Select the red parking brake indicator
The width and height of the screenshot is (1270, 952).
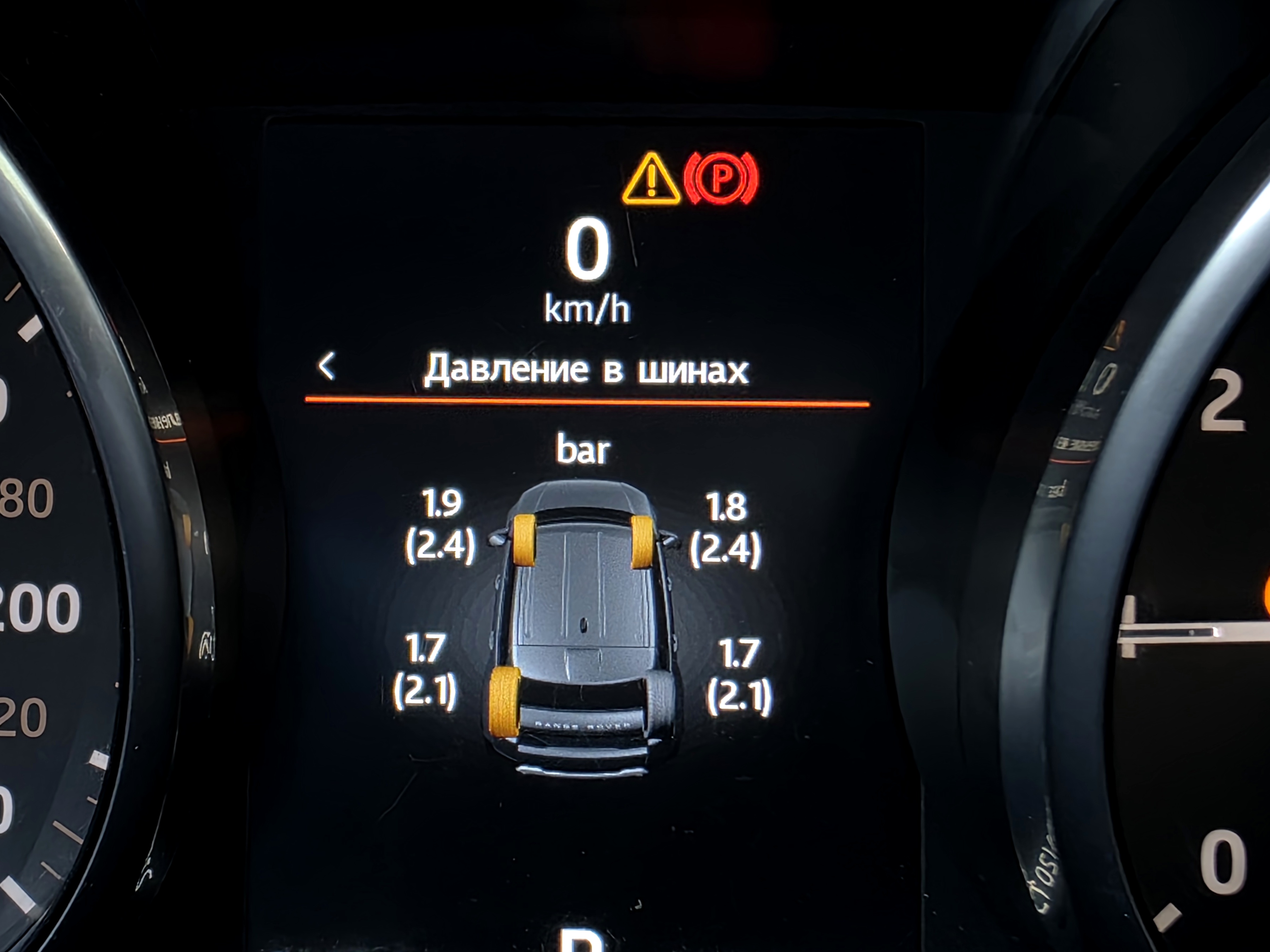(721, 178)
